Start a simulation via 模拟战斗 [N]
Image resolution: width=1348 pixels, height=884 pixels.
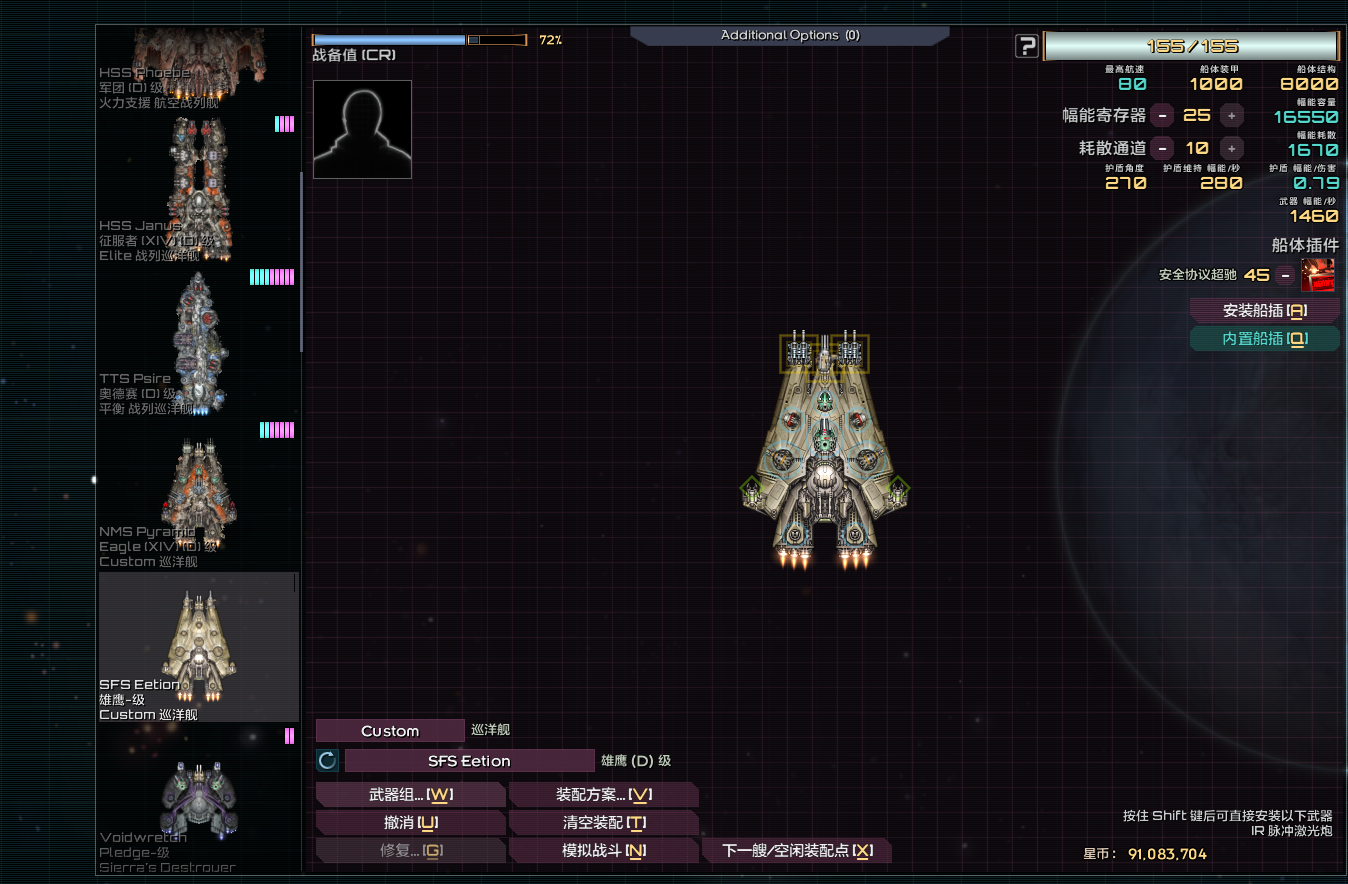pyautogui.click(x=604, y=849)
